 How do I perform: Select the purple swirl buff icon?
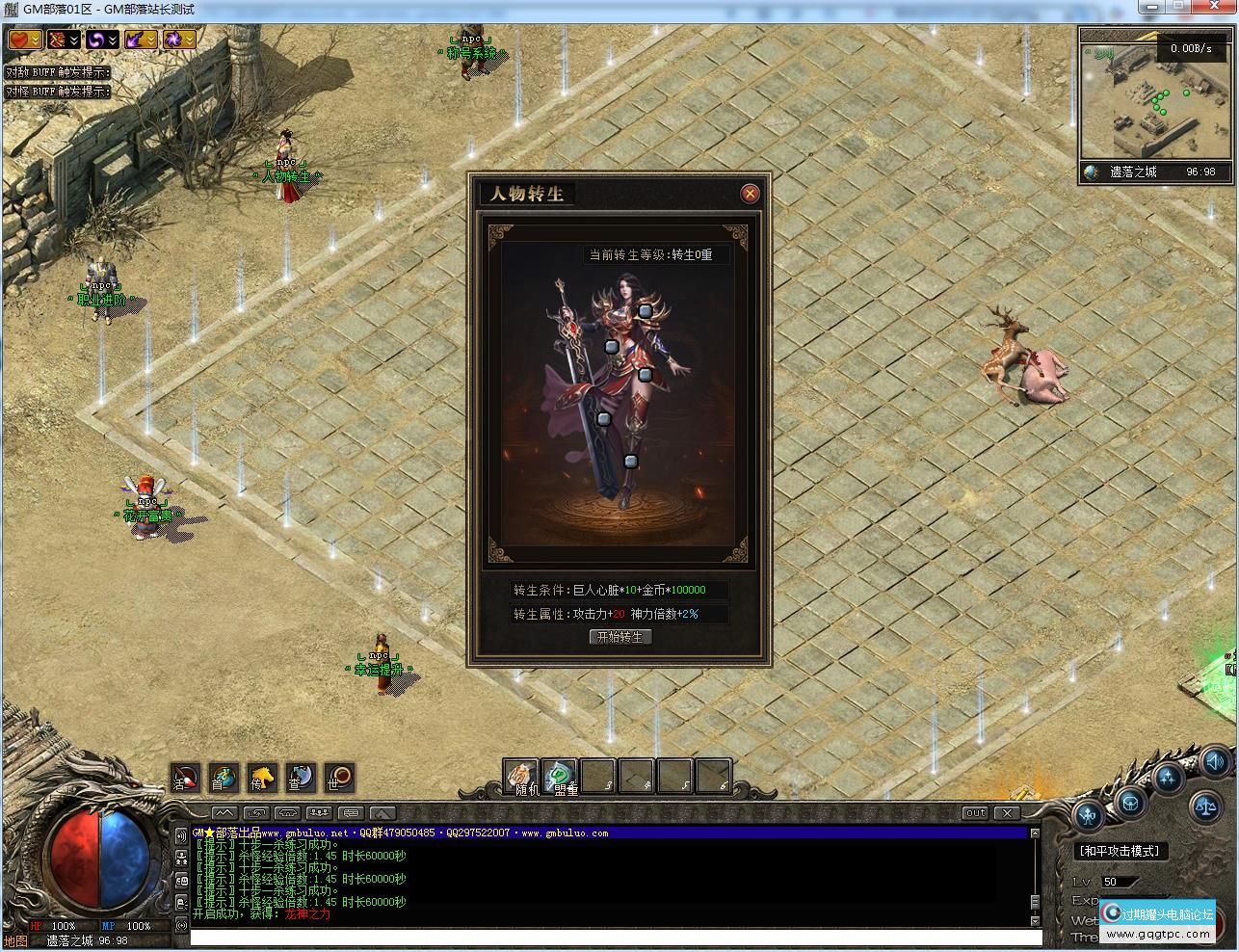[97, 40]
